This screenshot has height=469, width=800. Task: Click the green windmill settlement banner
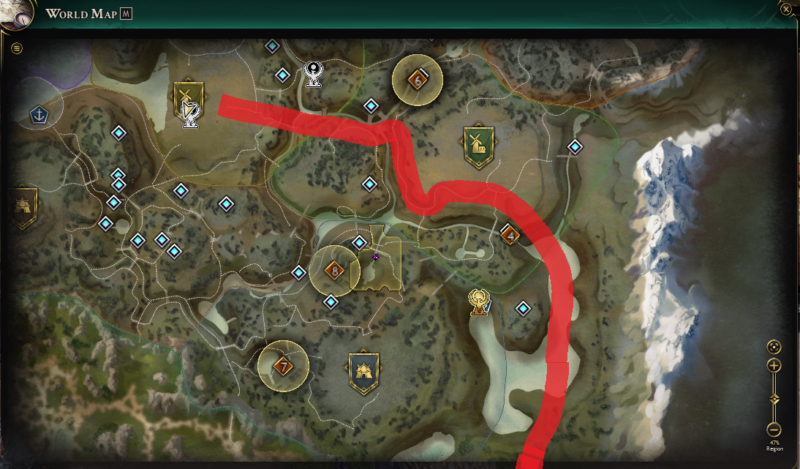click(478, 146)
